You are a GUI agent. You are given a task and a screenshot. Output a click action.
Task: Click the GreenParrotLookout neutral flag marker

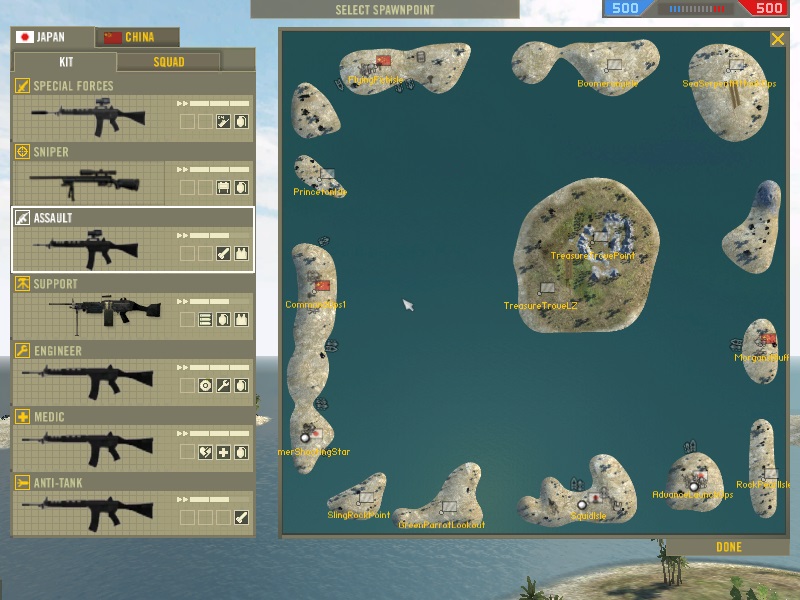[x=449, y=508]
